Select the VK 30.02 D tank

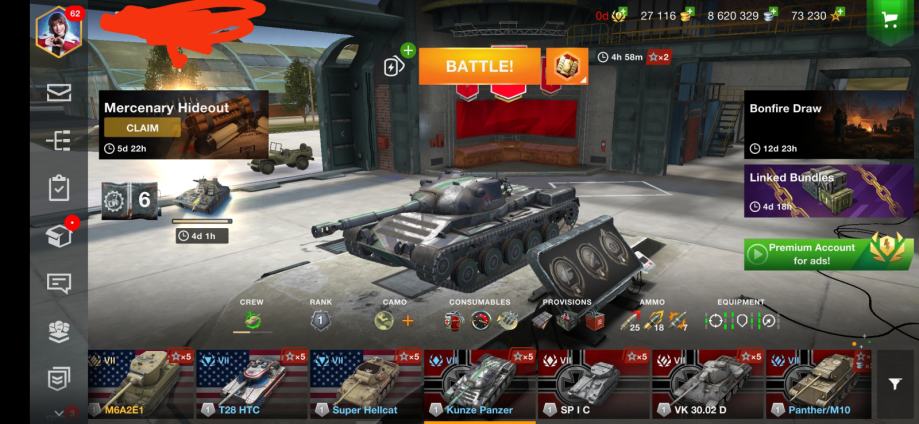coord(708,383)
